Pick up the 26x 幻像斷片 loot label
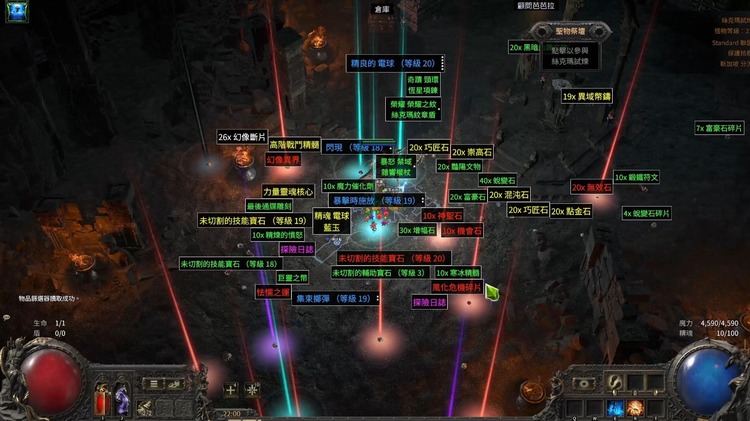The image size is (750, 421). pos(241,137)
